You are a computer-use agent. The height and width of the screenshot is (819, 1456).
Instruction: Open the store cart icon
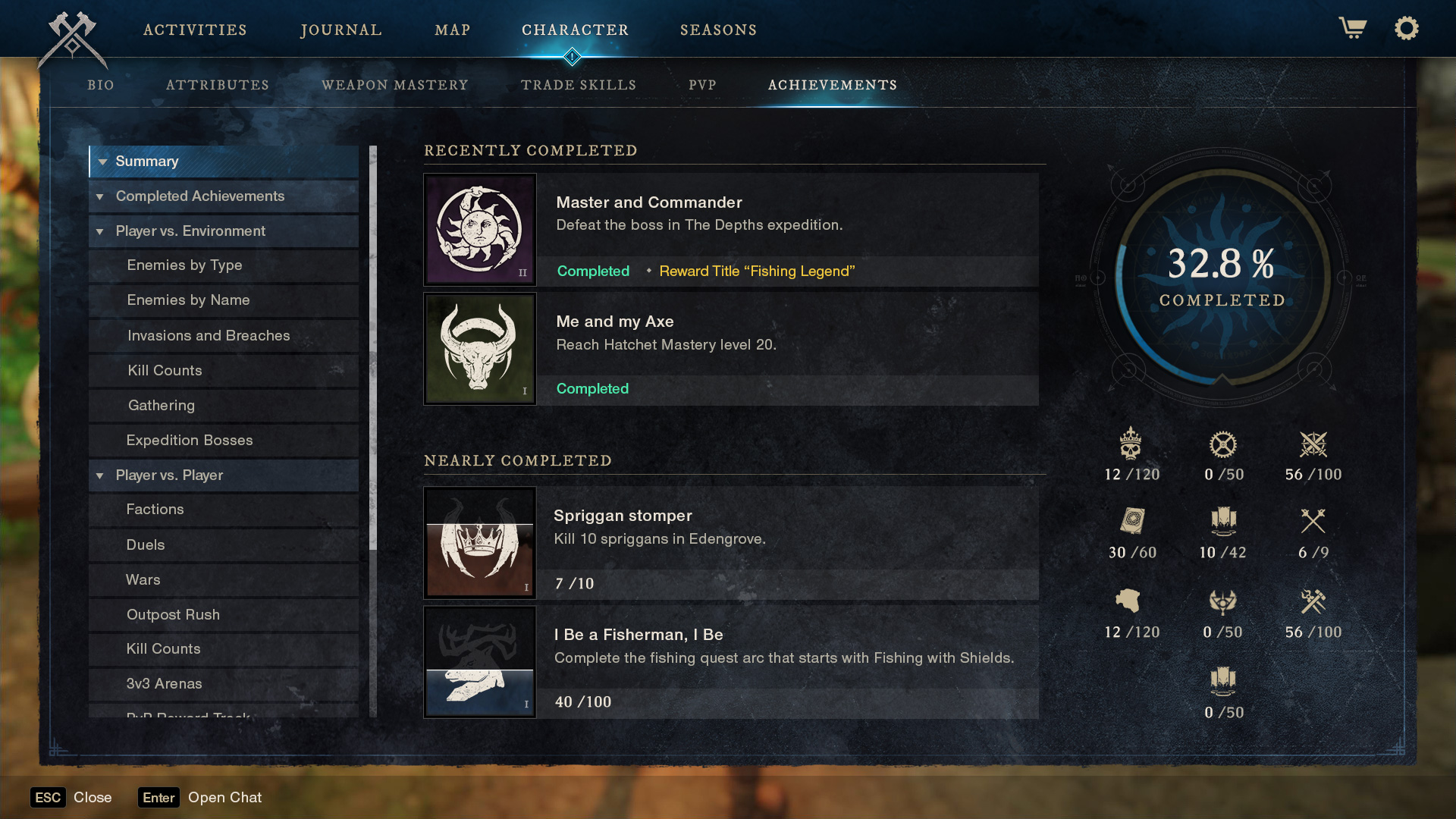click(x=1352, y=29)
